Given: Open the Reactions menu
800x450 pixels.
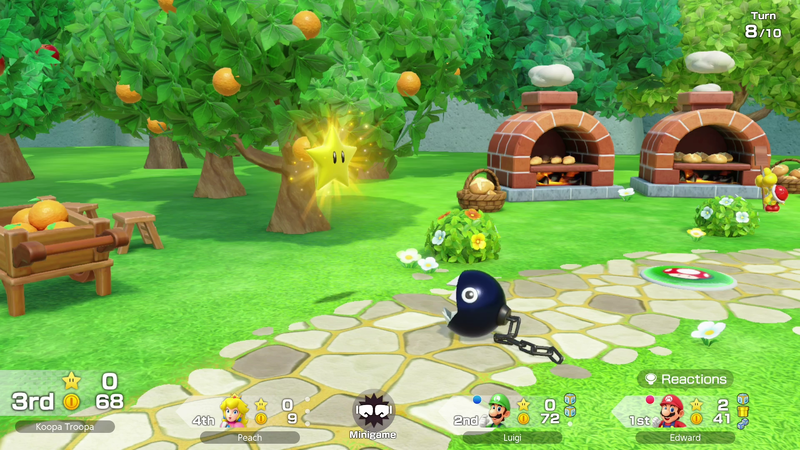Looking at the screenshot, I should (x=685, y=379).
